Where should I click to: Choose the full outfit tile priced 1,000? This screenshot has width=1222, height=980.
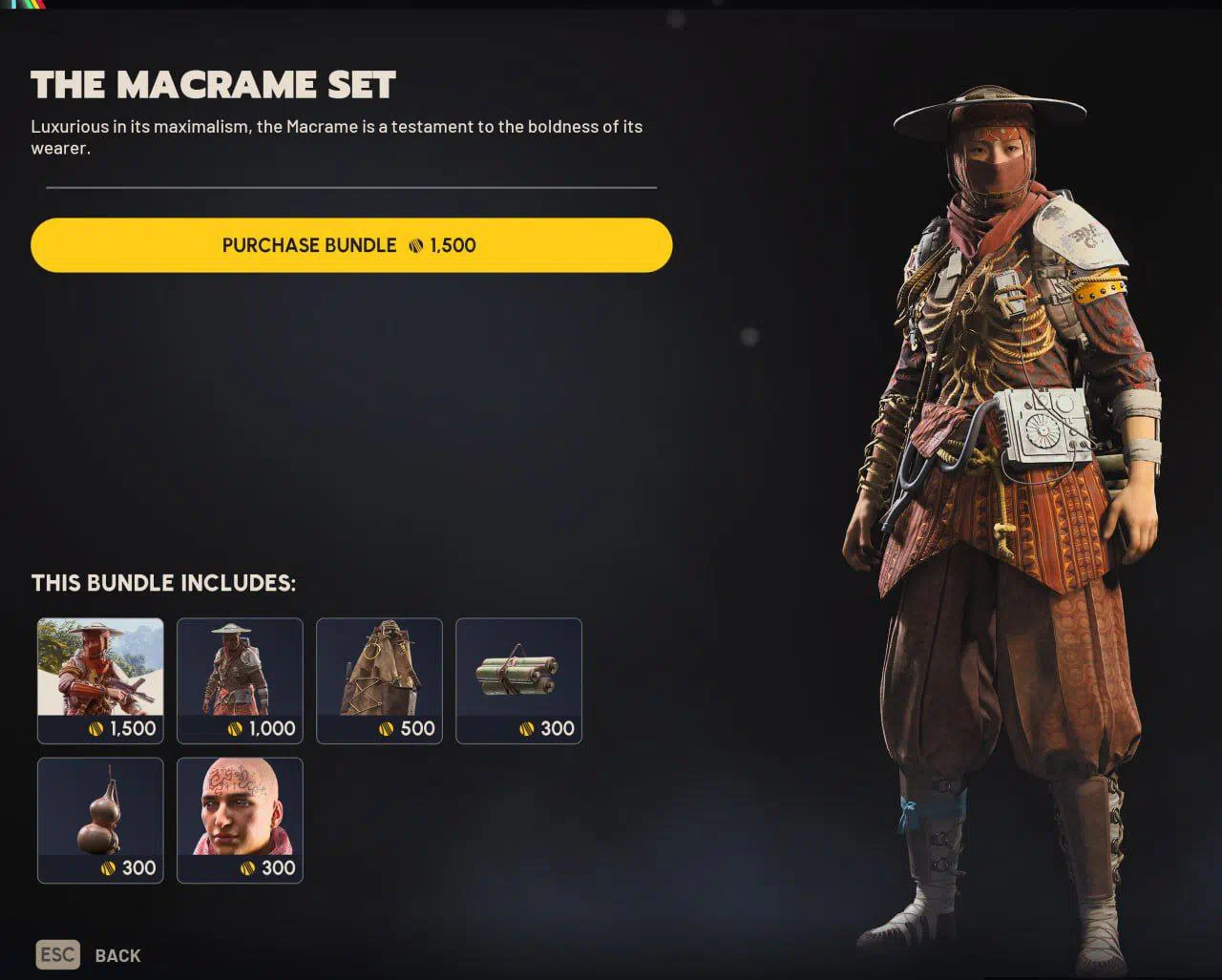[x=240, y=680]
